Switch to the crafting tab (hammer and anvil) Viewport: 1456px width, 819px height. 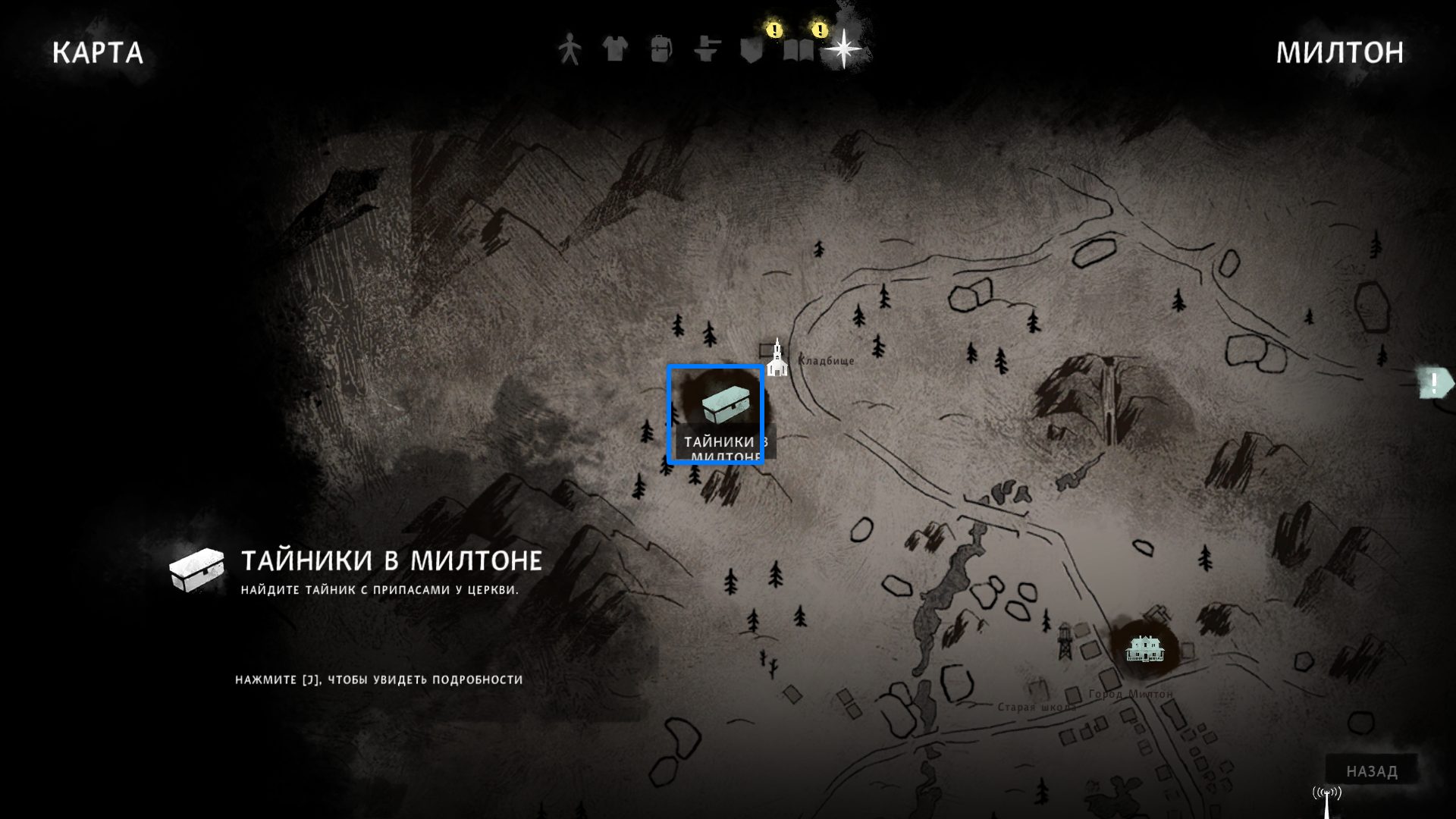point(706,50)
